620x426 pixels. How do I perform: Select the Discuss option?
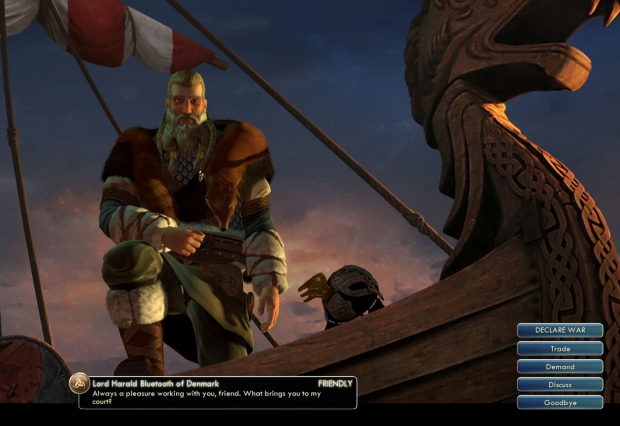pyautogui.click(x=560, y=384)
